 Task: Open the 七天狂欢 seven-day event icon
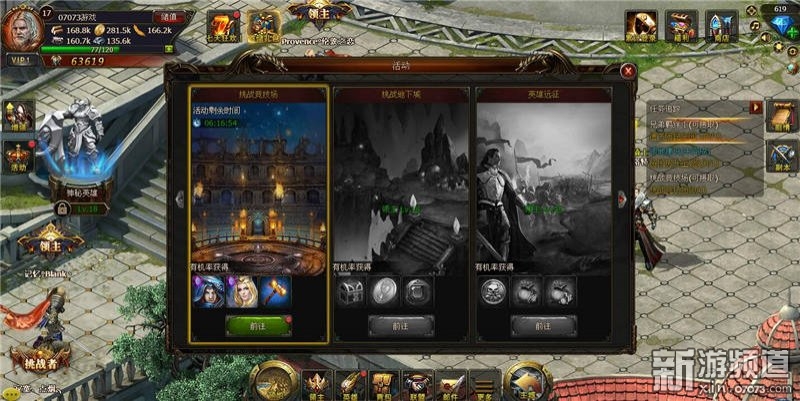(x=221, y=26)
